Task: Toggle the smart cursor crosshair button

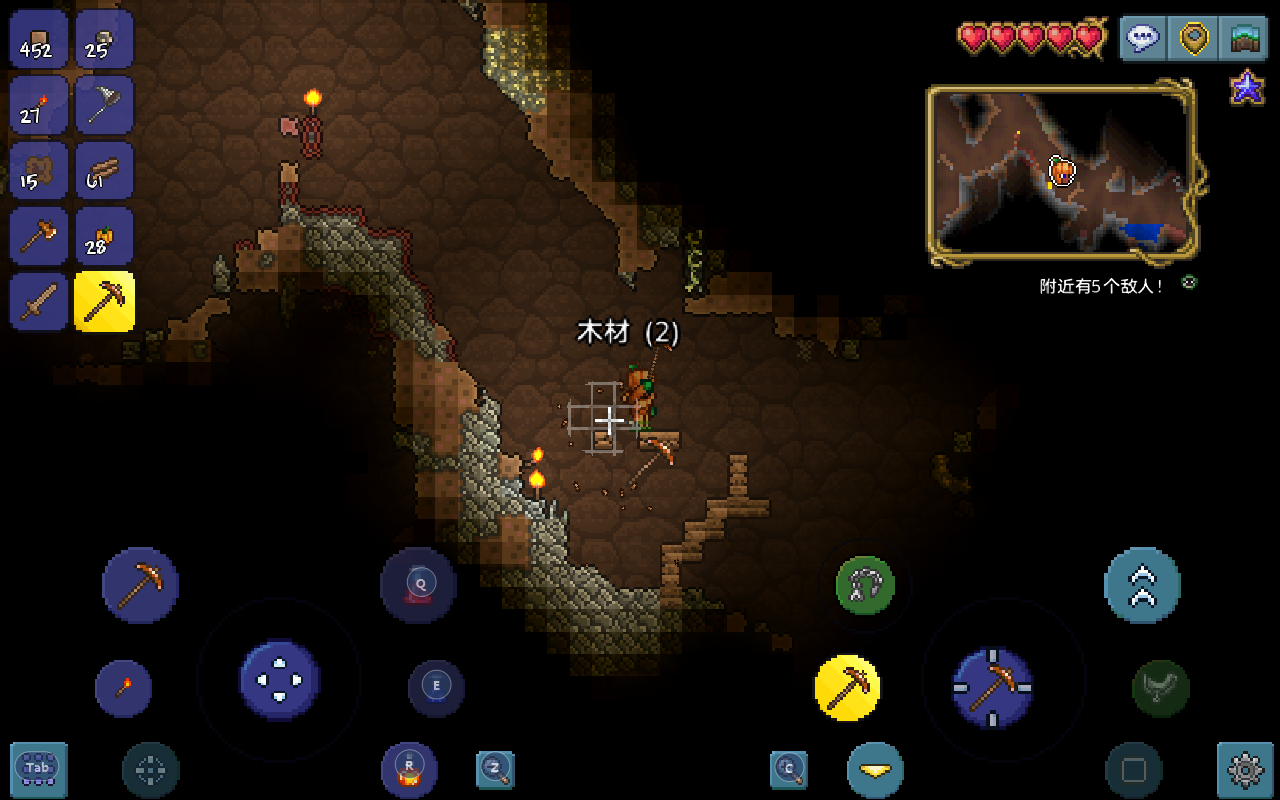Action: pos(151,770)
